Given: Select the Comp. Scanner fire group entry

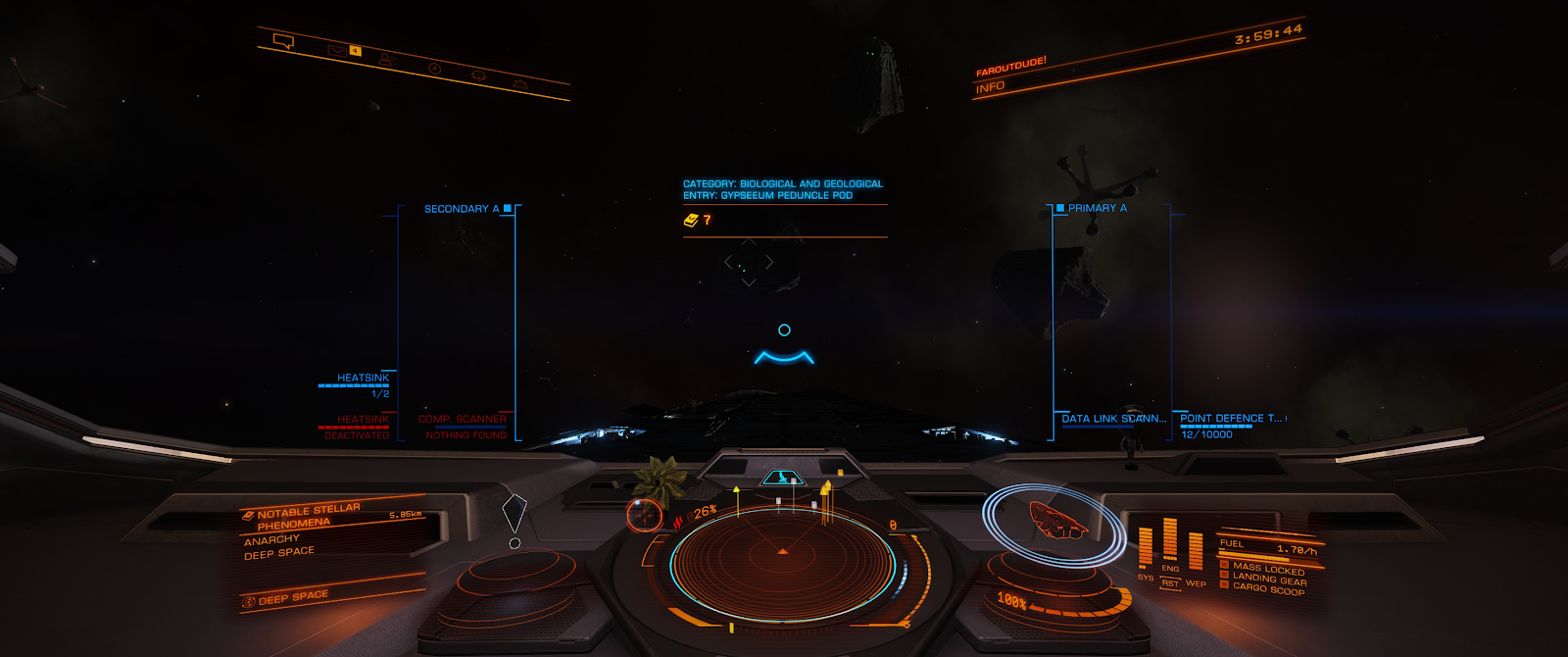Looking at the screenshot, I should tap(463, 420).
